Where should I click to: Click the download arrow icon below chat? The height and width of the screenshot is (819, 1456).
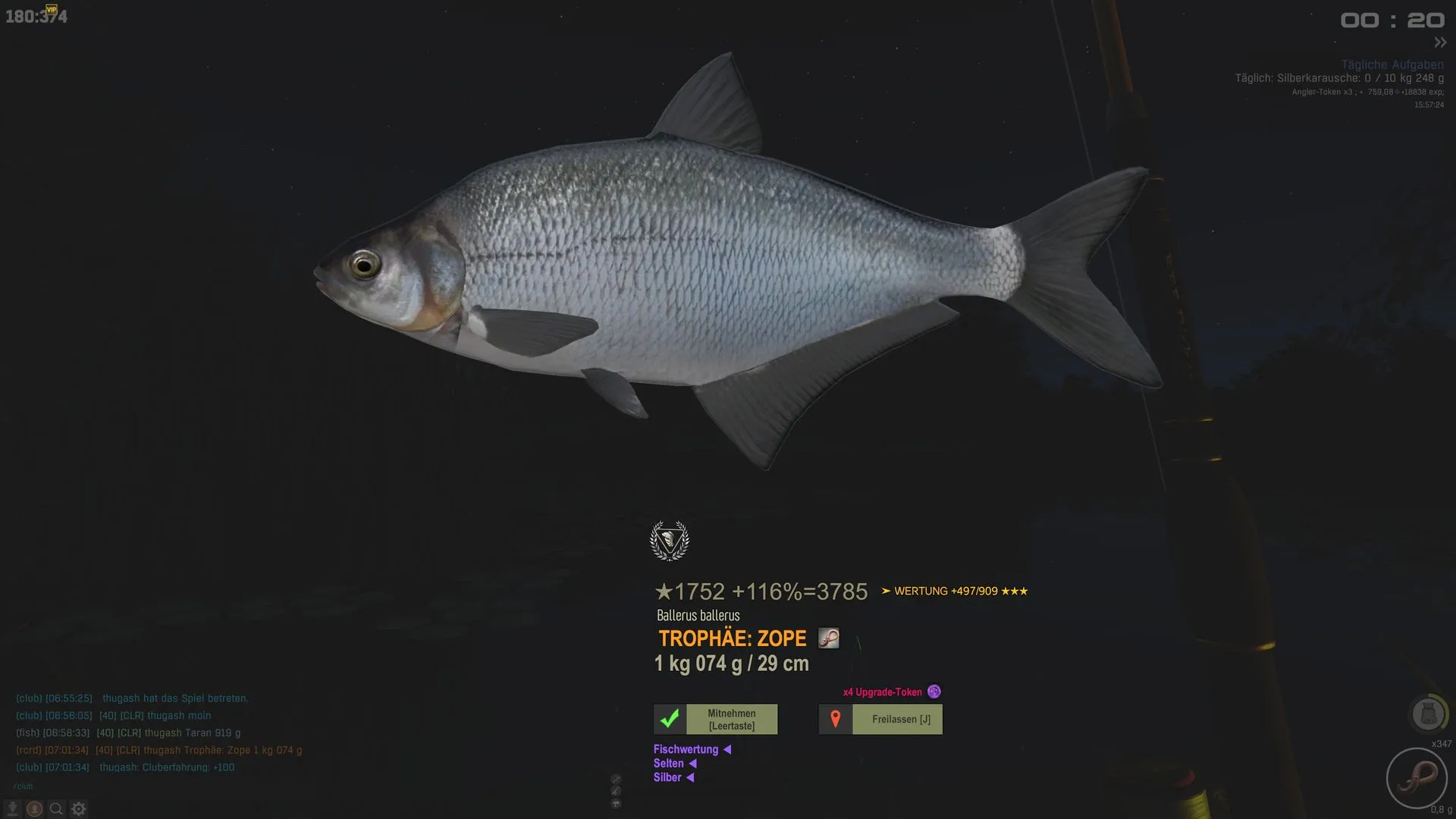(12, 809)
